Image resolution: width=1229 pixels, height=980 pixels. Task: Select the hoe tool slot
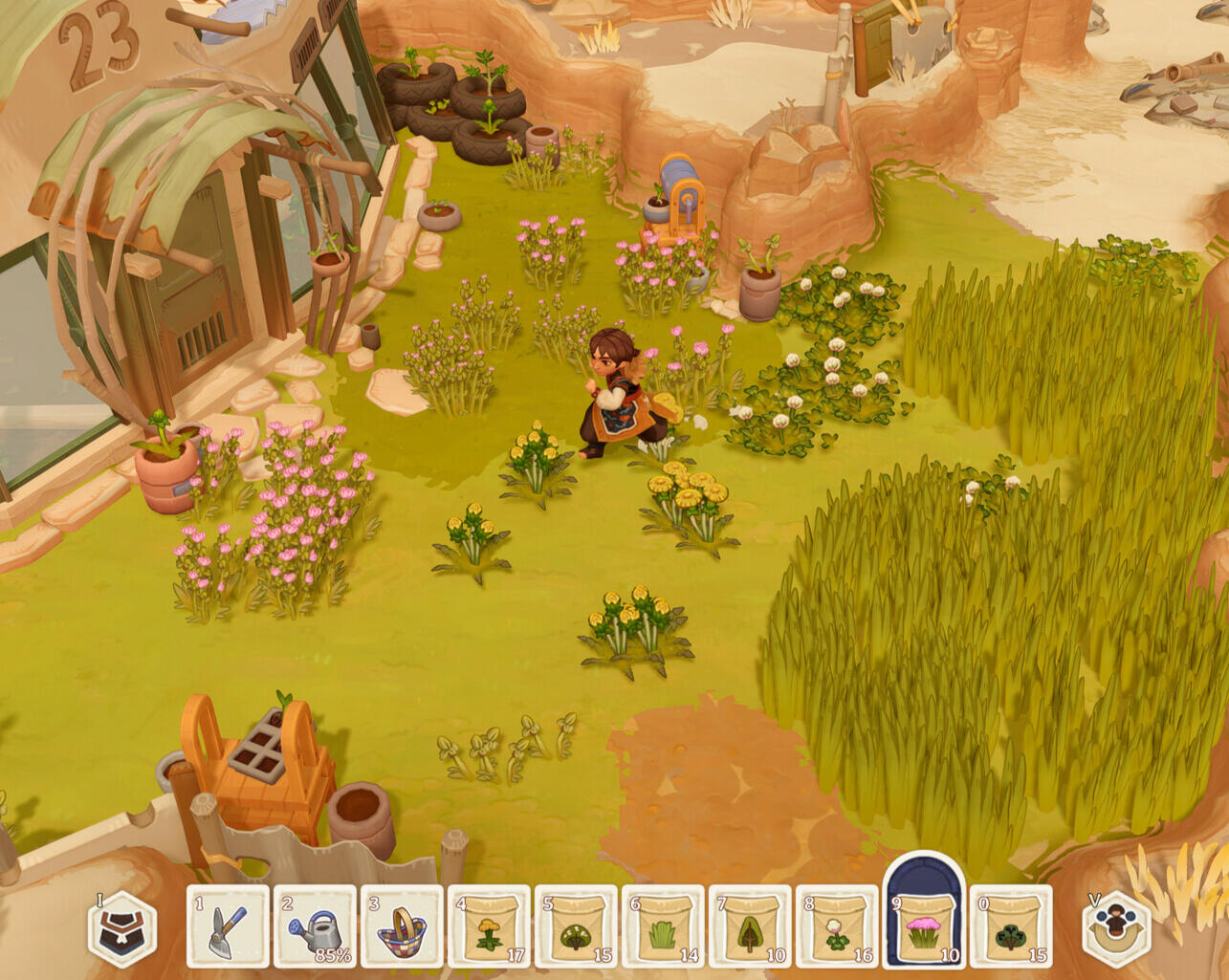(228, 927)
